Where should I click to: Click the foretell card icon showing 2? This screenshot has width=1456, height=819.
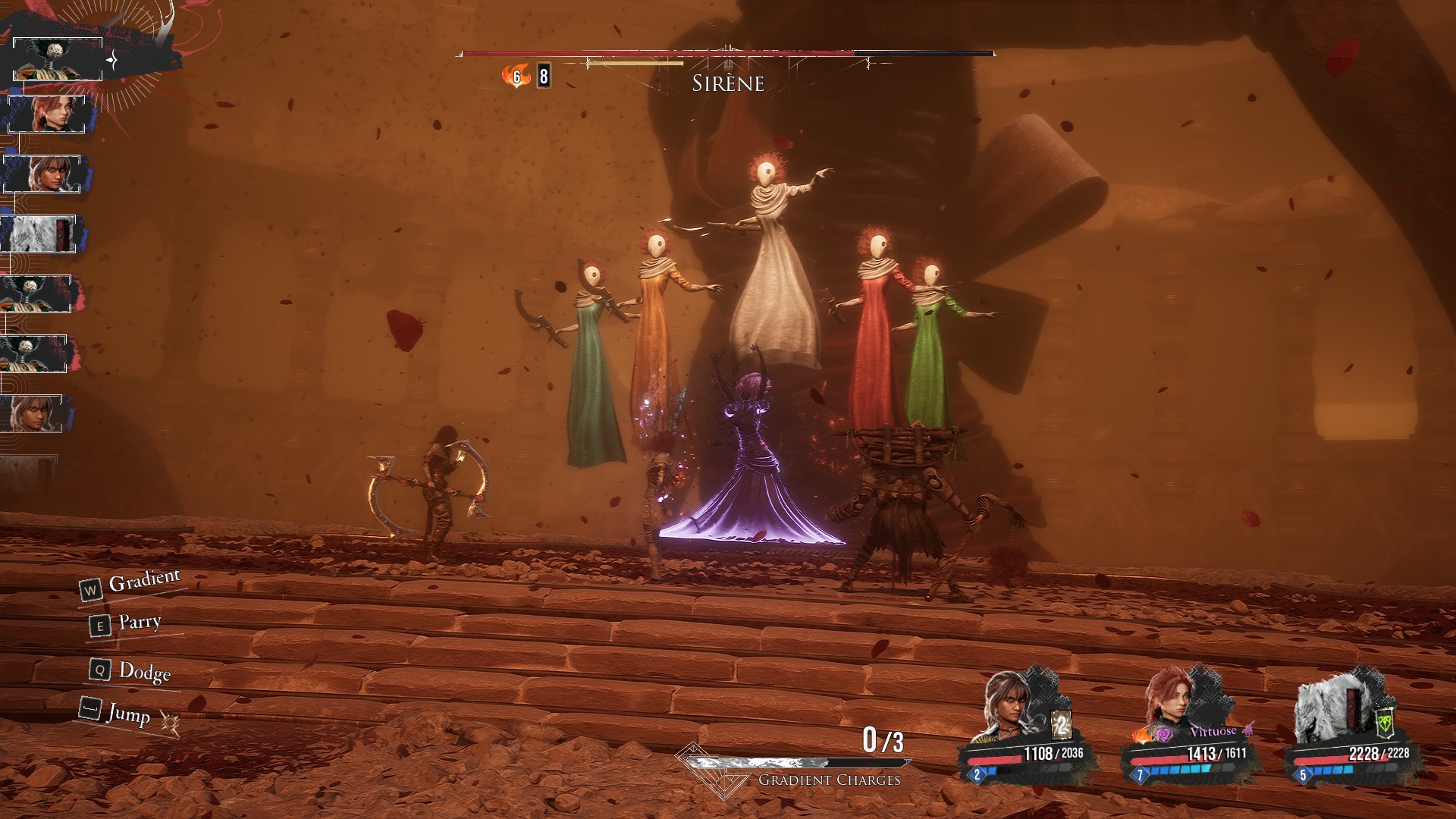1062,726
